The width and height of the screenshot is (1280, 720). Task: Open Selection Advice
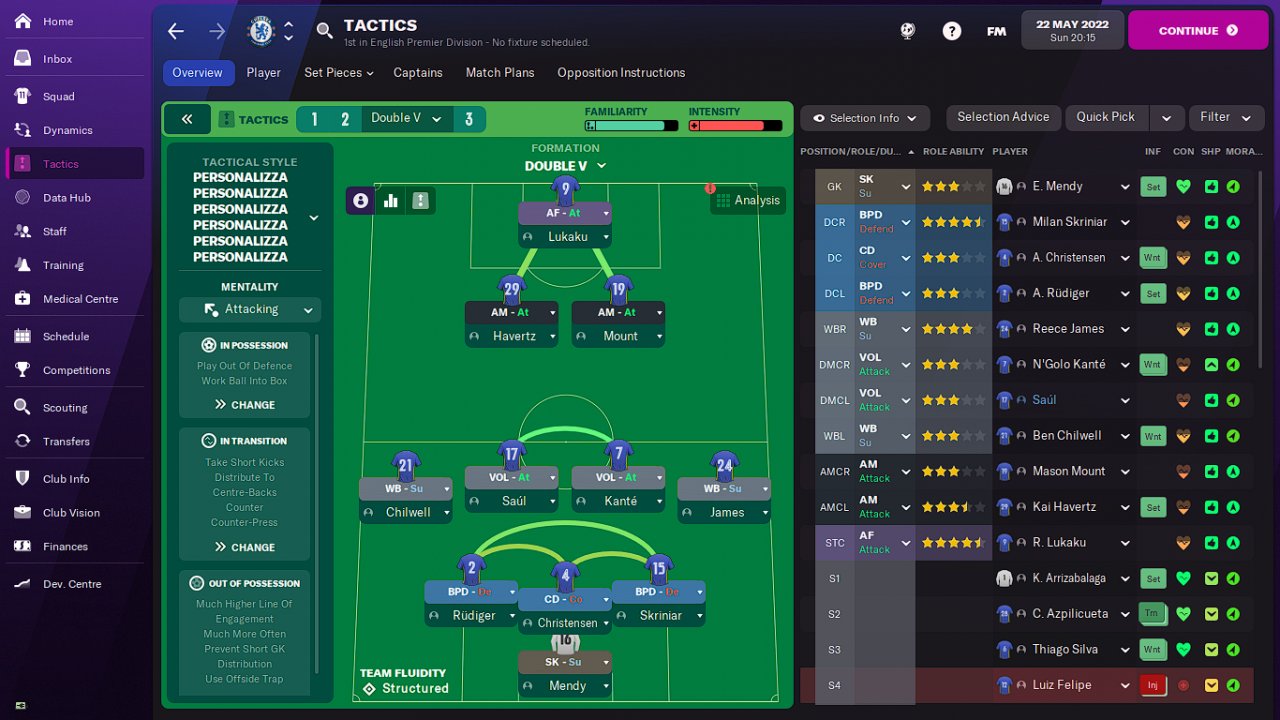[x=1003, y=117]
